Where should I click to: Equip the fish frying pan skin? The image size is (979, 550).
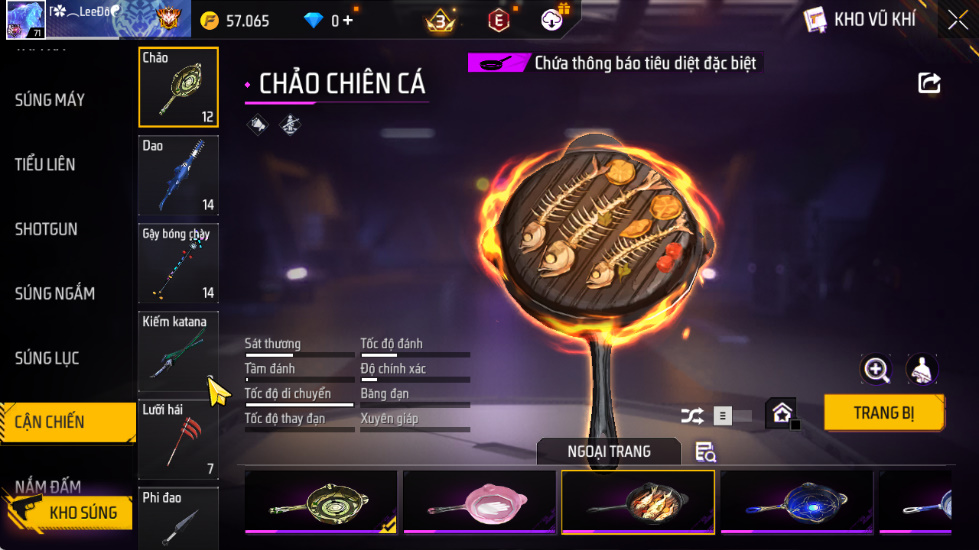883,412
